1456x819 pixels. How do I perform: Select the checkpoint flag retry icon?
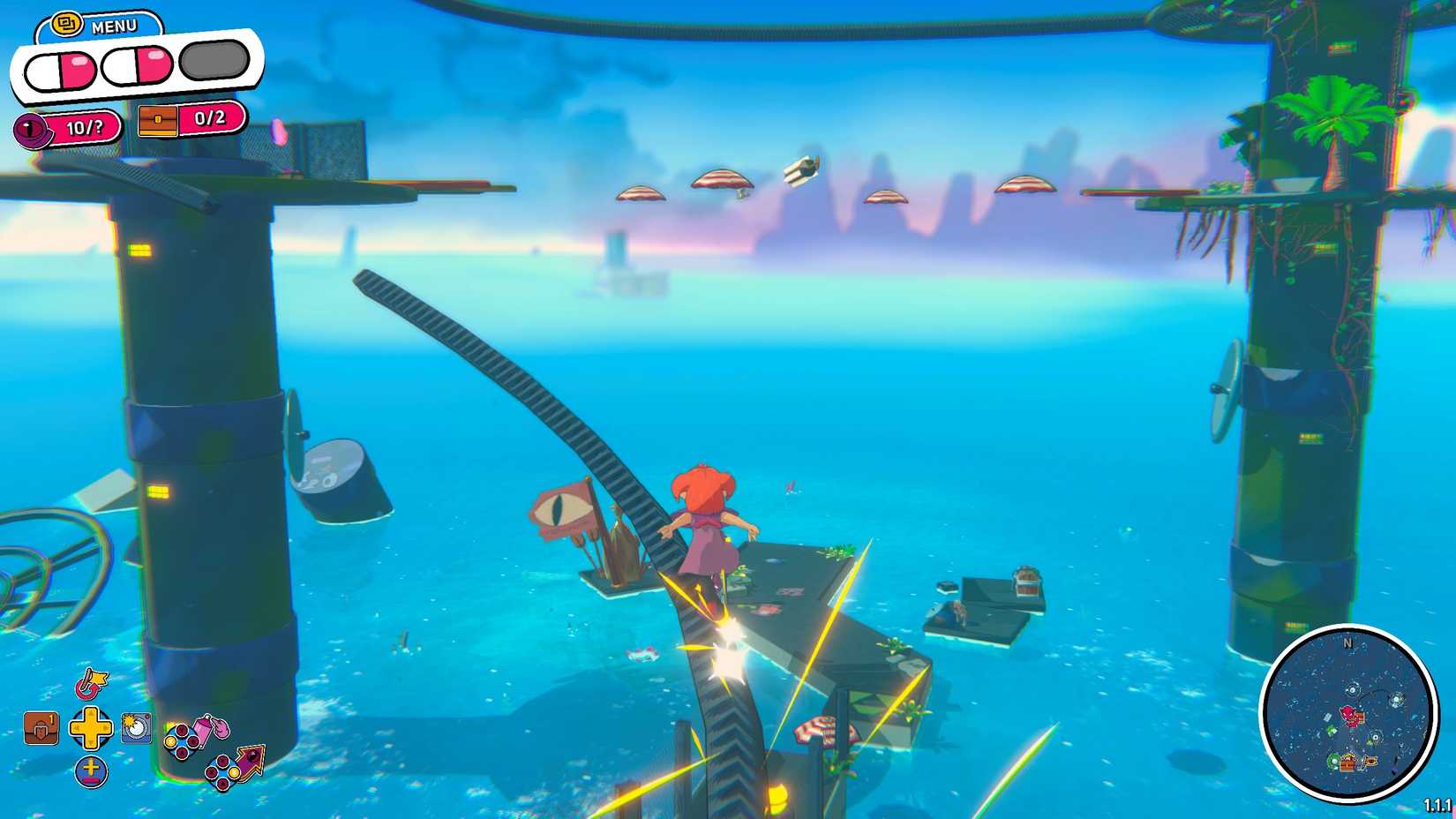(x=92, y=683)
